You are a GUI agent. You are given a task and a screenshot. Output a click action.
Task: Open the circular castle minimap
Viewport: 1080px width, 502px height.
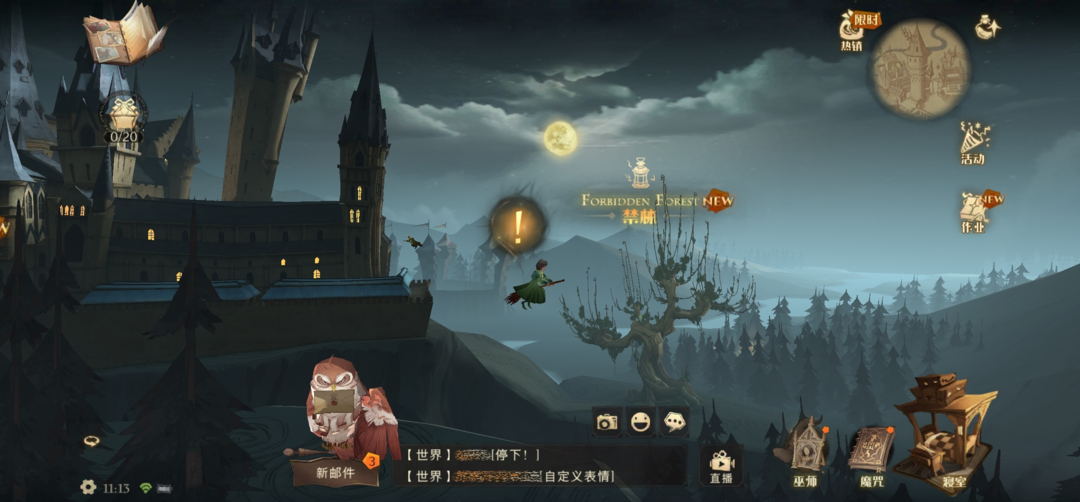919,68
